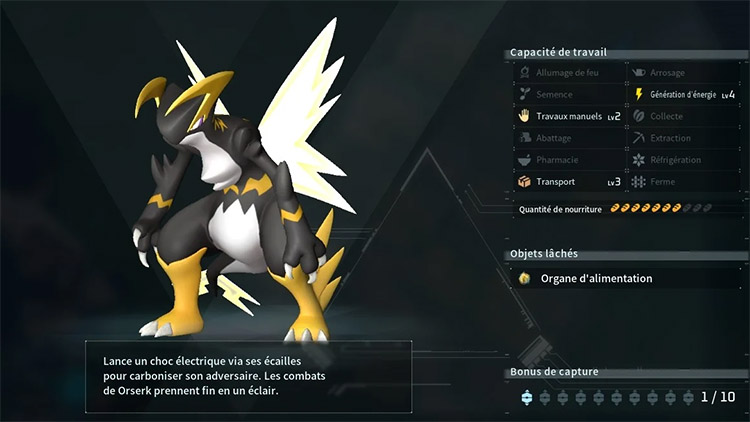Select the Pharmacie work entry
The height and width of the screenshot is (422, 750).
pyautogui.click(x=568, y=160)
